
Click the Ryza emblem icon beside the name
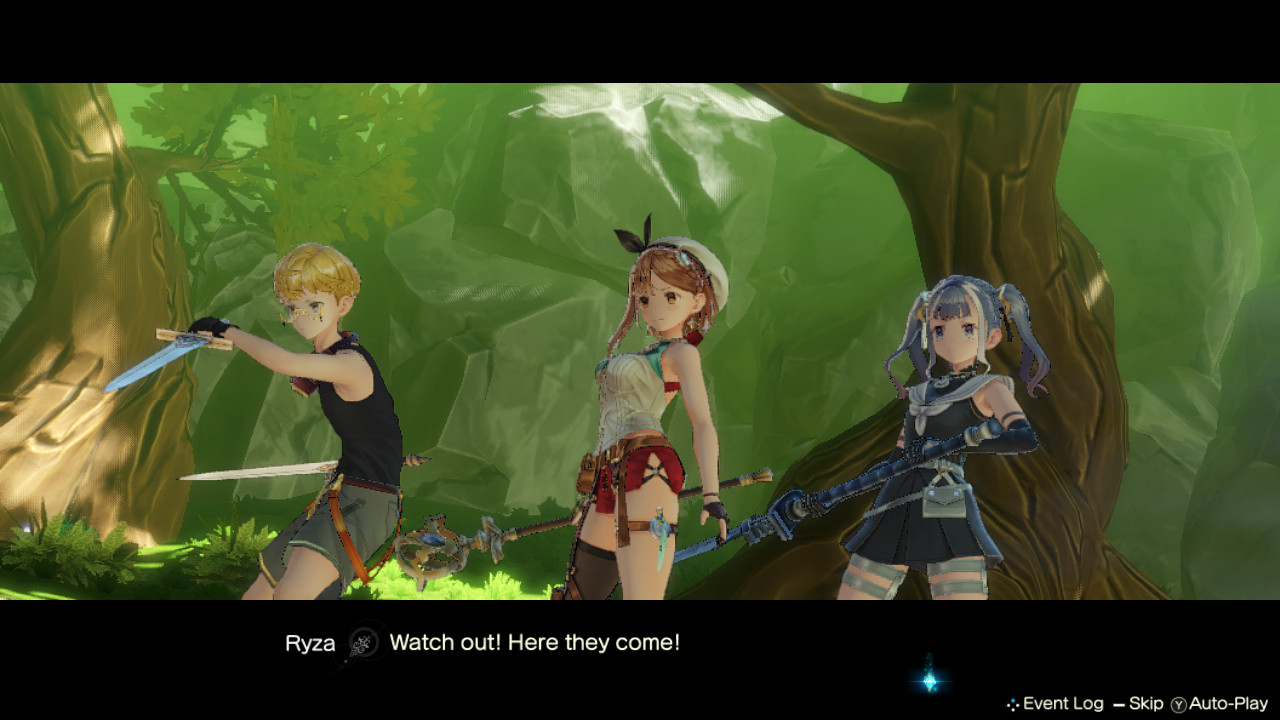(364, 644)
